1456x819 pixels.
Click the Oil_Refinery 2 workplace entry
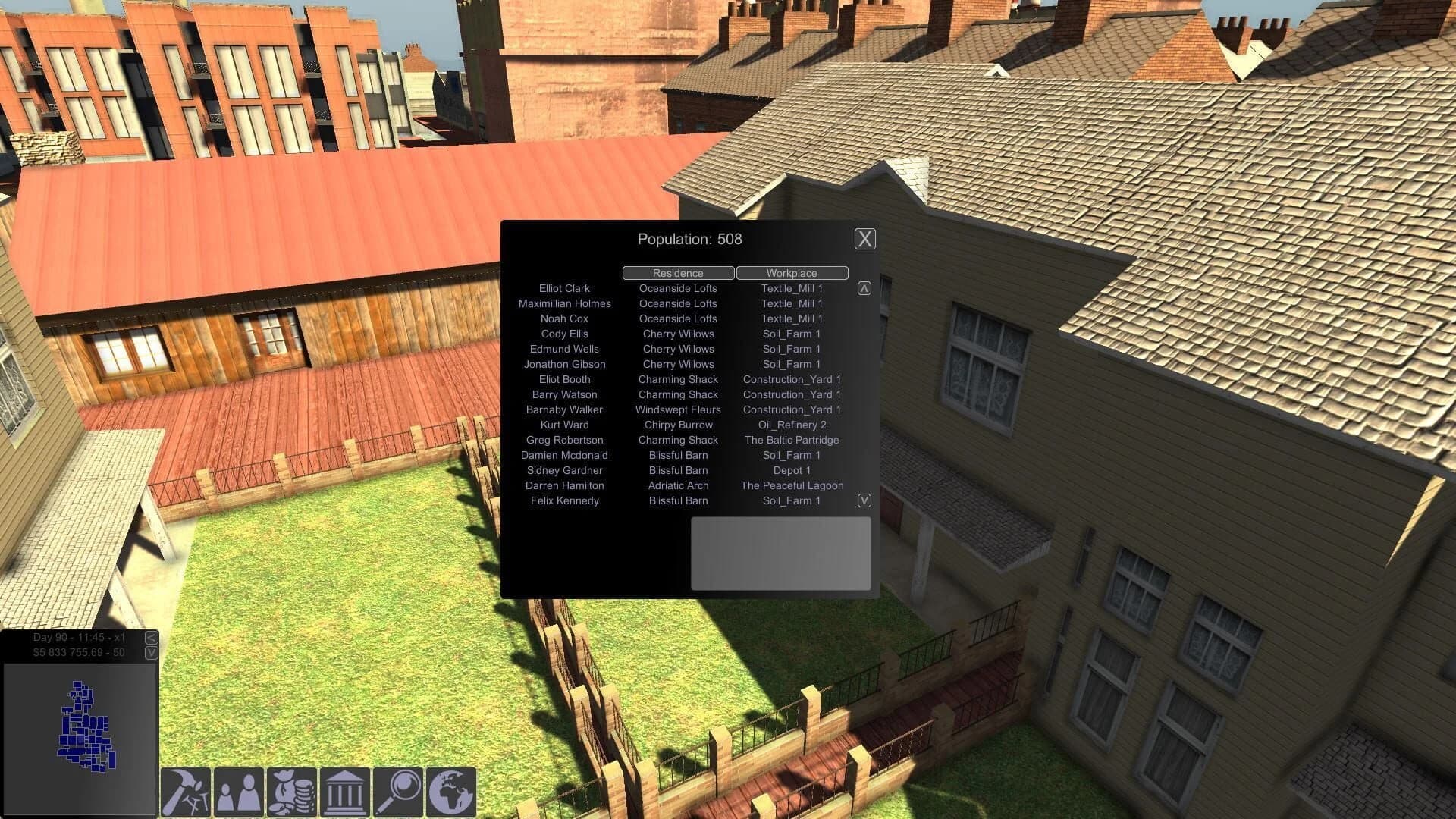792,425
